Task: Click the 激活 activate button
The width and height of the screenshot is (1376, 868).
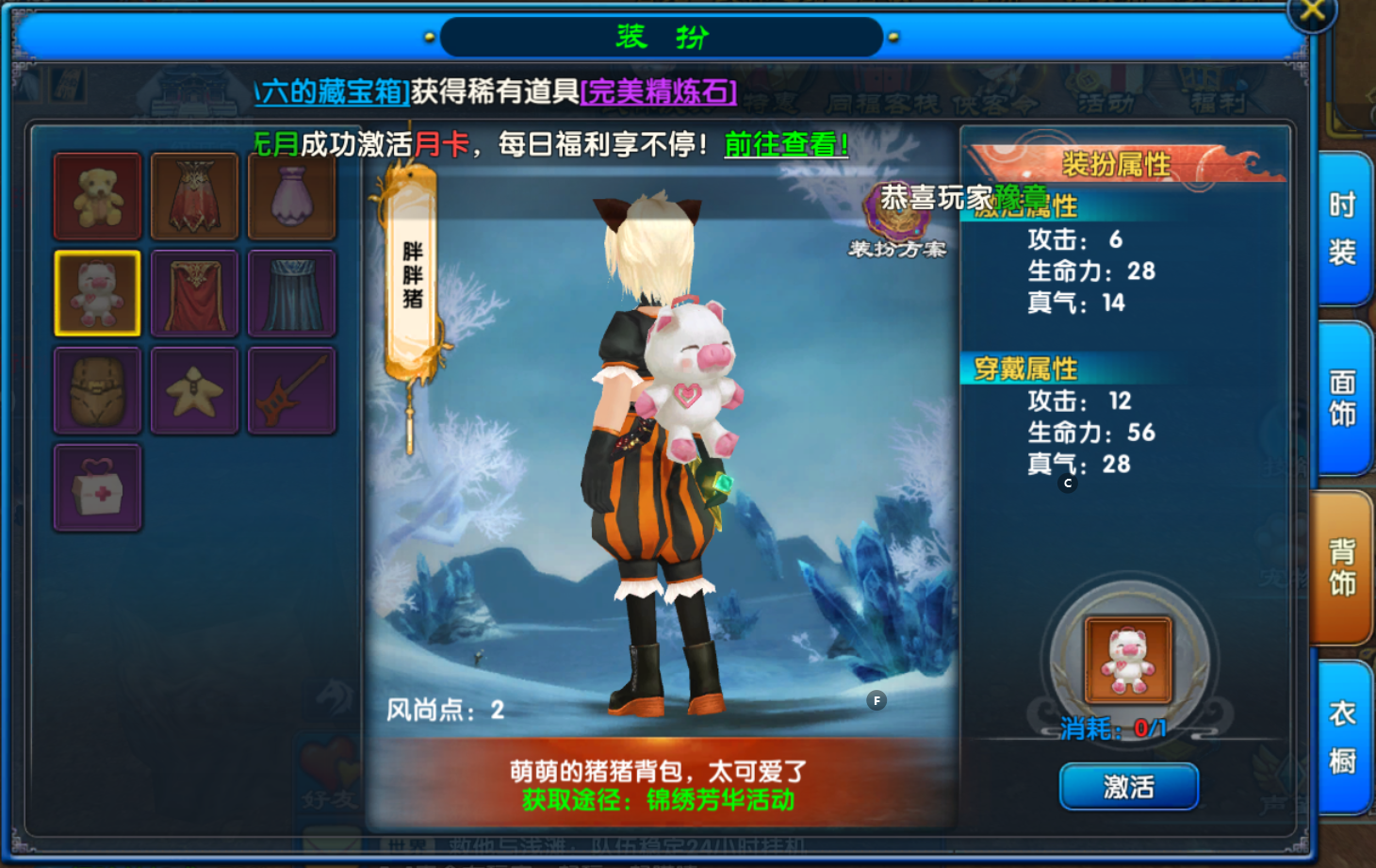Action: [x=1128, y=786]
